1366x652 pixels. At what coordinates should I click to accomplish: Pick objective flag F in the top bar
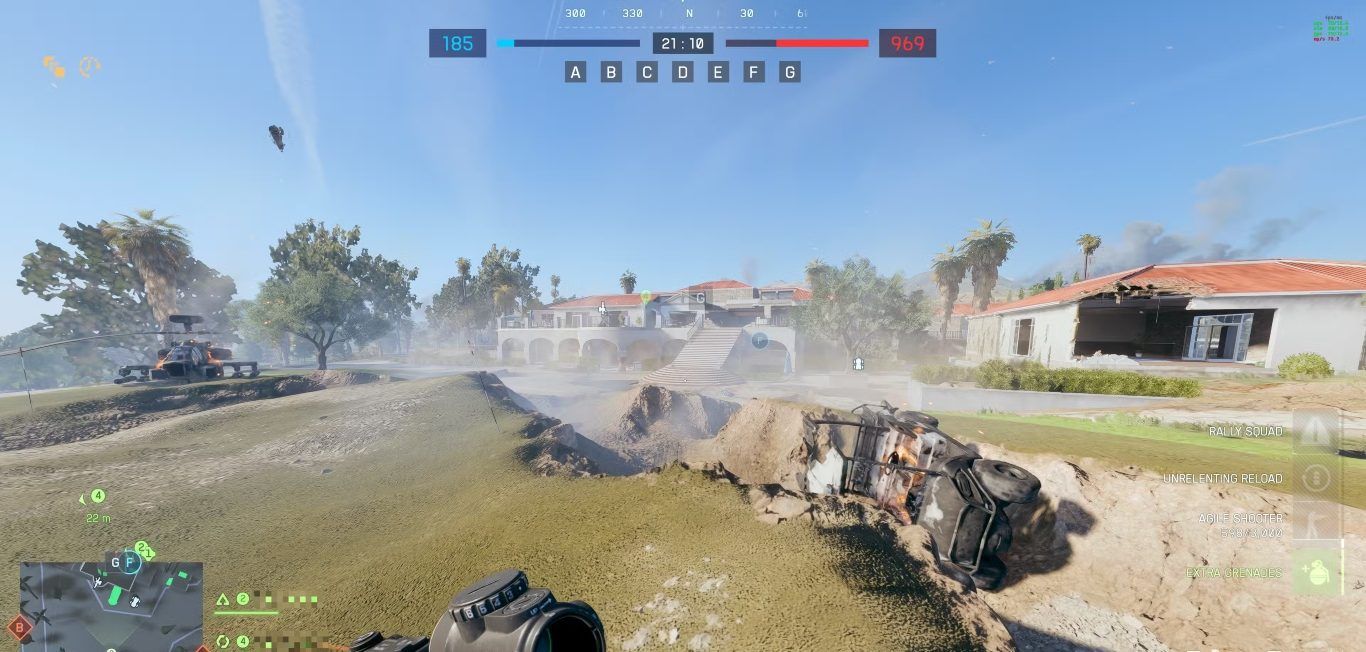pyautogui.click(x=754, y=72)
